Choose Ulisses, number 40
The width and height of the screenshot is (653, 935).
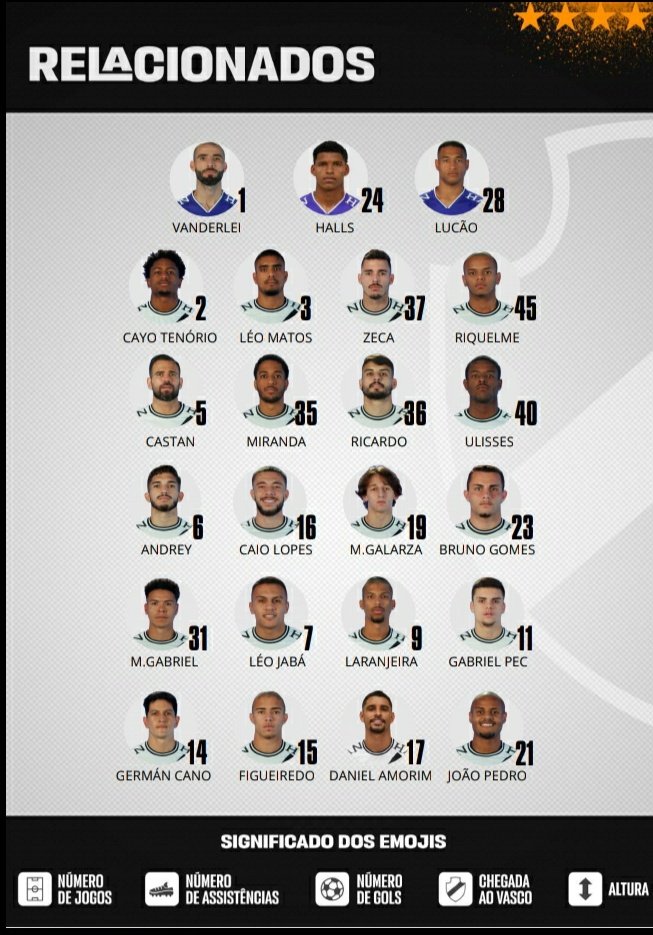(x=484, y=391)
